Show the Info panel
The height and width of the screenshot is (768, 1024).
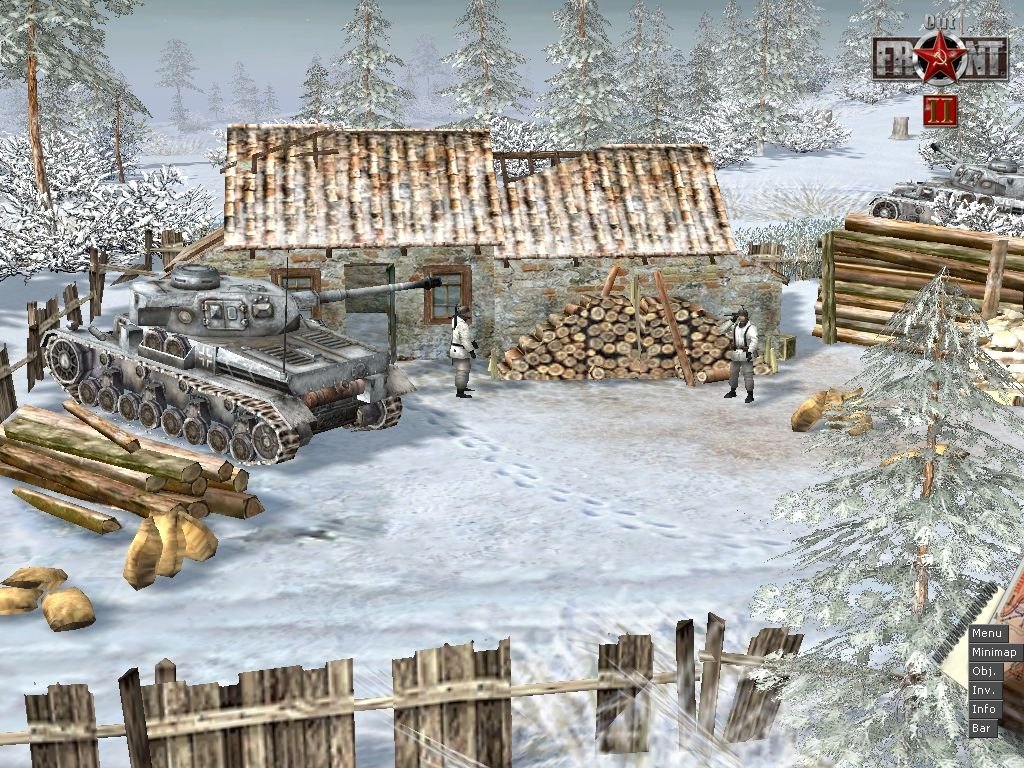pyautogui.click(x=984, y=709)
